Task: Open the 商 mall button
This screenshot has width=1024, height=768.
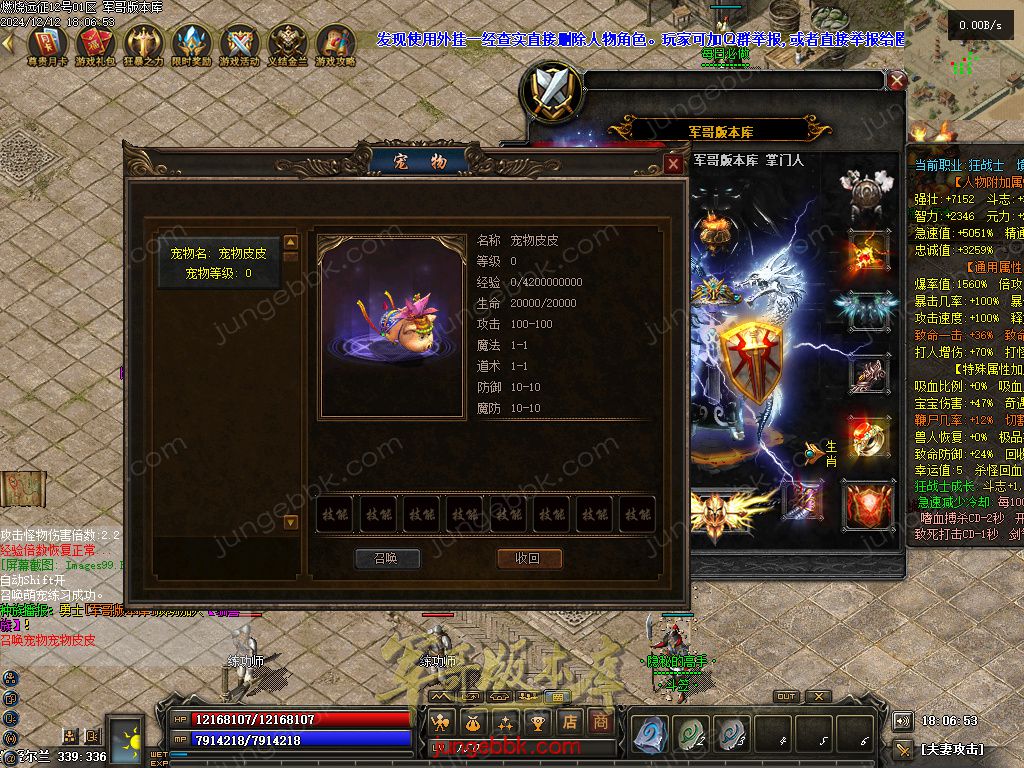Action: point(600,721)
